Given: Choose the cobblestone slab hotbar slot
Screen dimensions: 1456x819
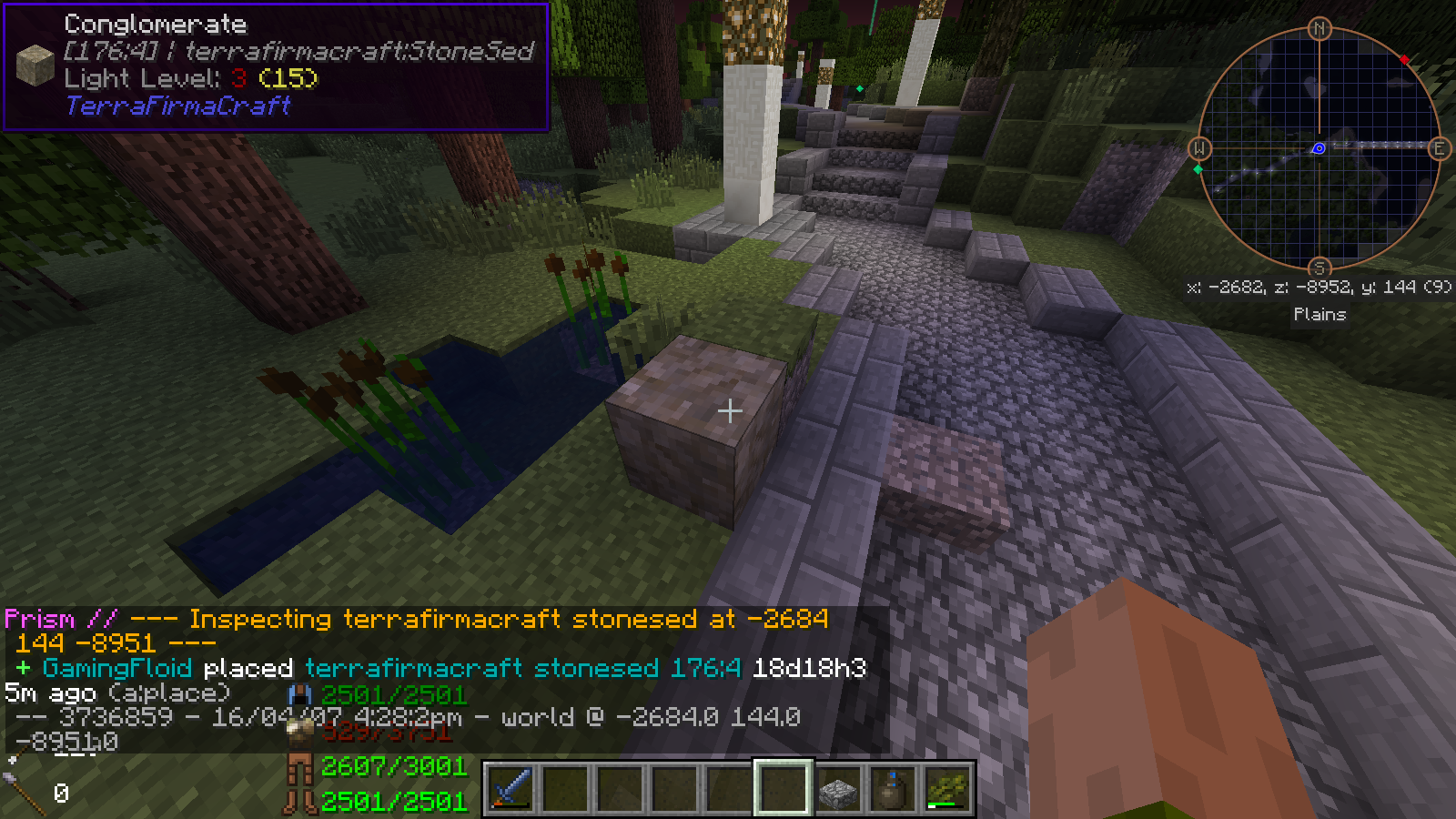Looking at the screenshot, I should (838, 789).
